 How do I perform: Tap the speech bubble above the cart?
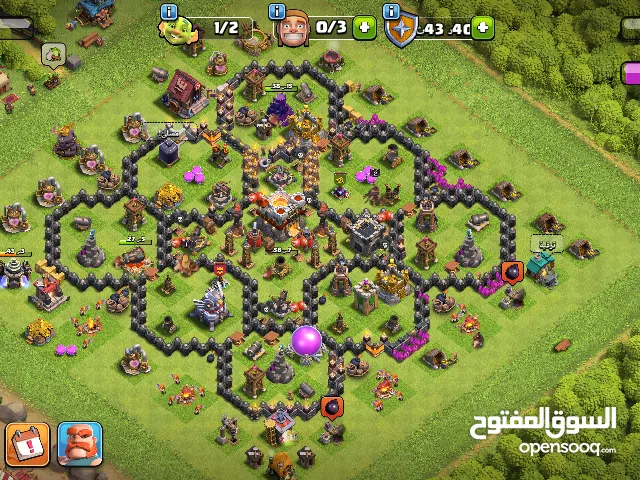pos(53,51)
